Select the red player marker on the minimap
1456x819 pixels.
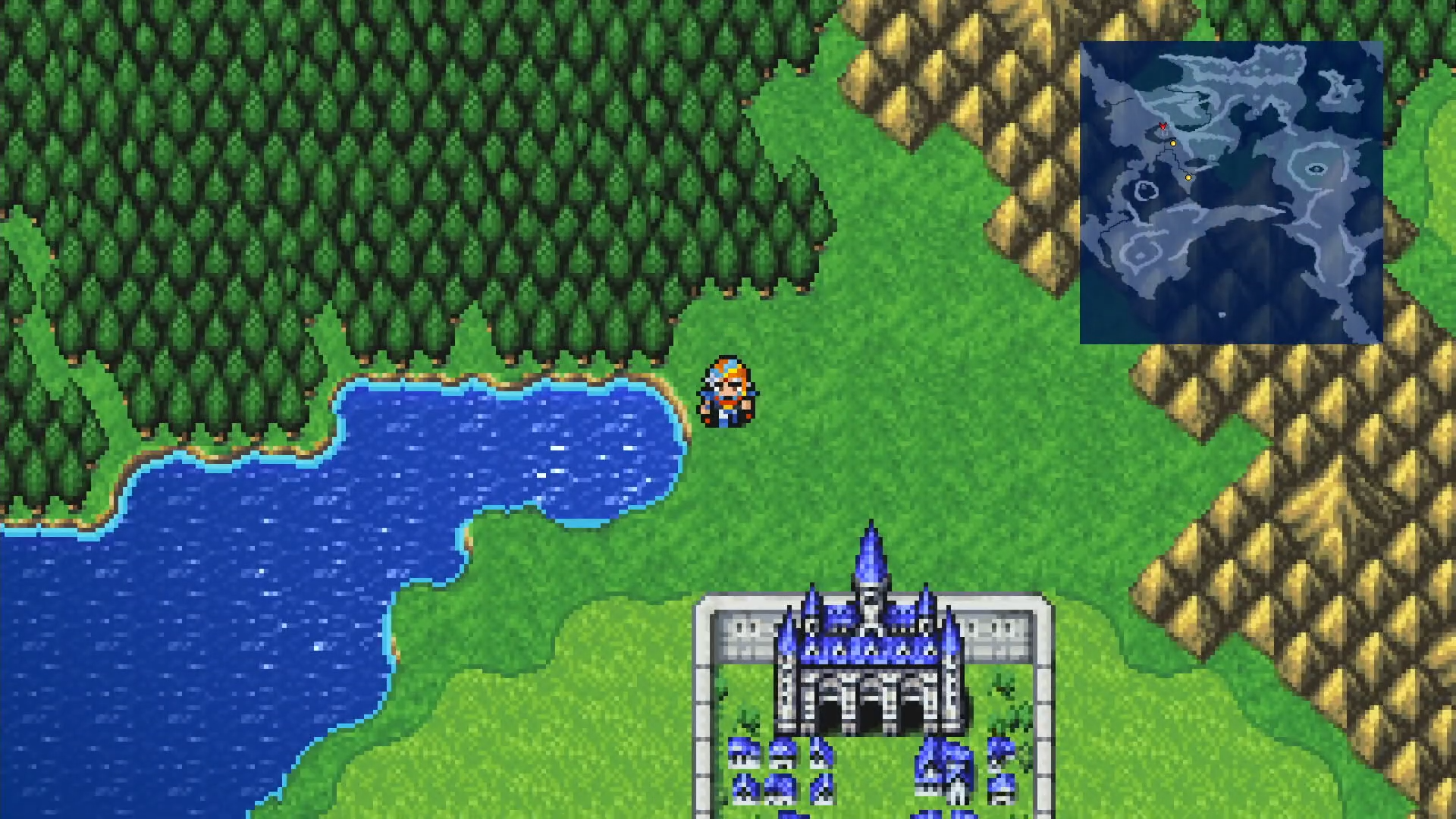(x=1163, y=126)
